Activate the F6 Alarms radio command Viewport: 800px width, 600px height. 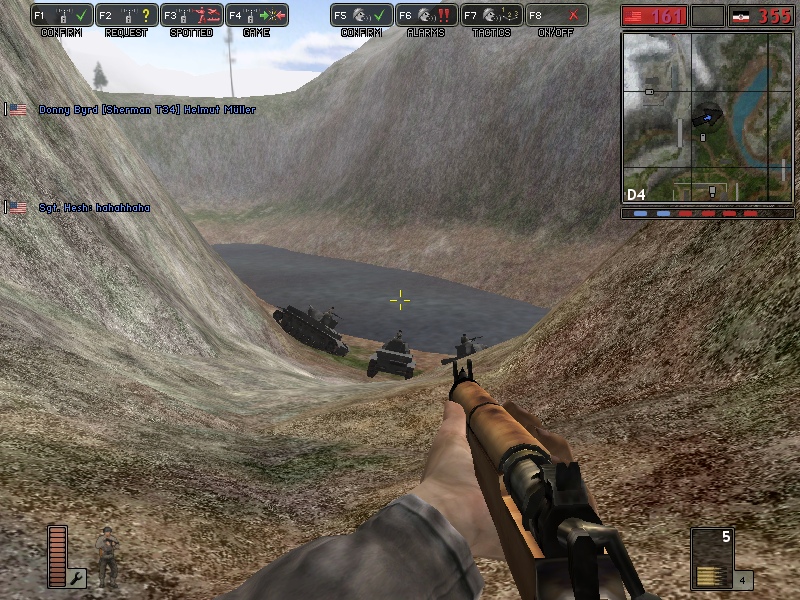[427, 16]
